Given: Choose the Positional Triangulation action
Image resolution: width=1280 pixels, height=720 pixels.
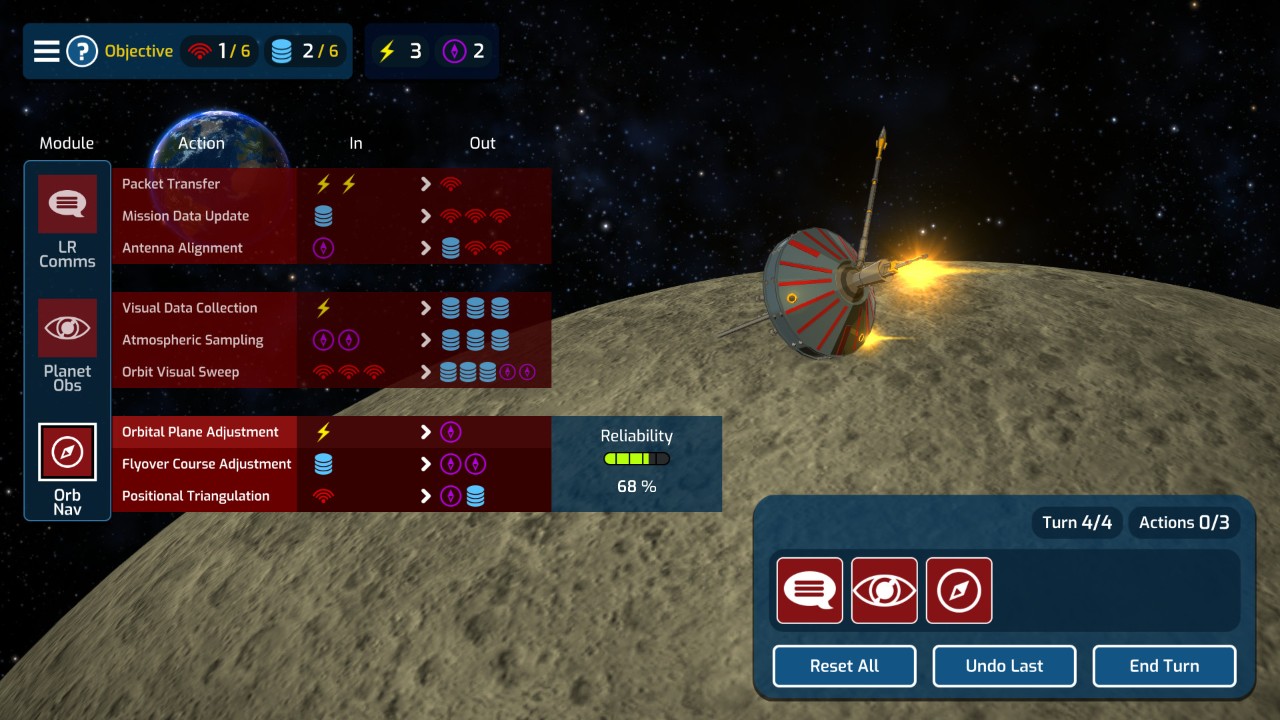Looking at the screenshot, I should (x=195, y=496).
